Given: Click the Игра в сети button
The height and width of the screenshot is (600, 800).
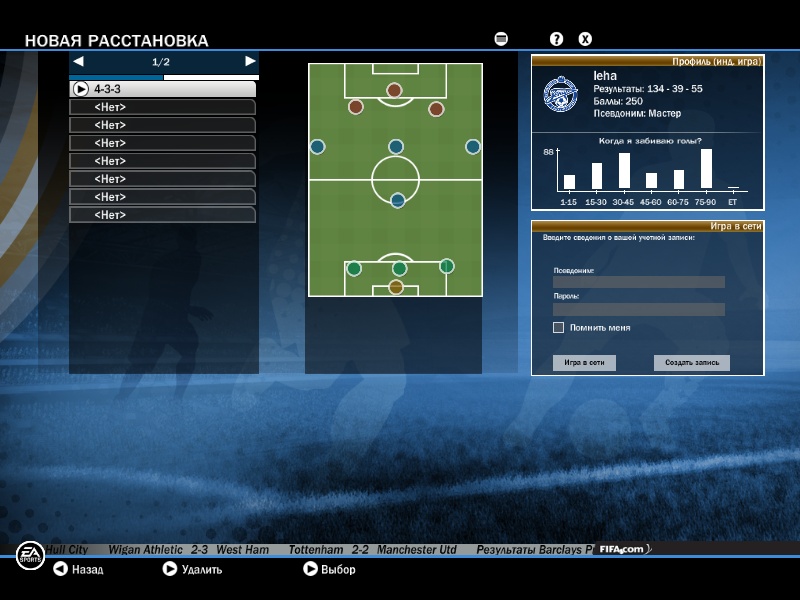Looking at the screenshot, I should 584,363.
